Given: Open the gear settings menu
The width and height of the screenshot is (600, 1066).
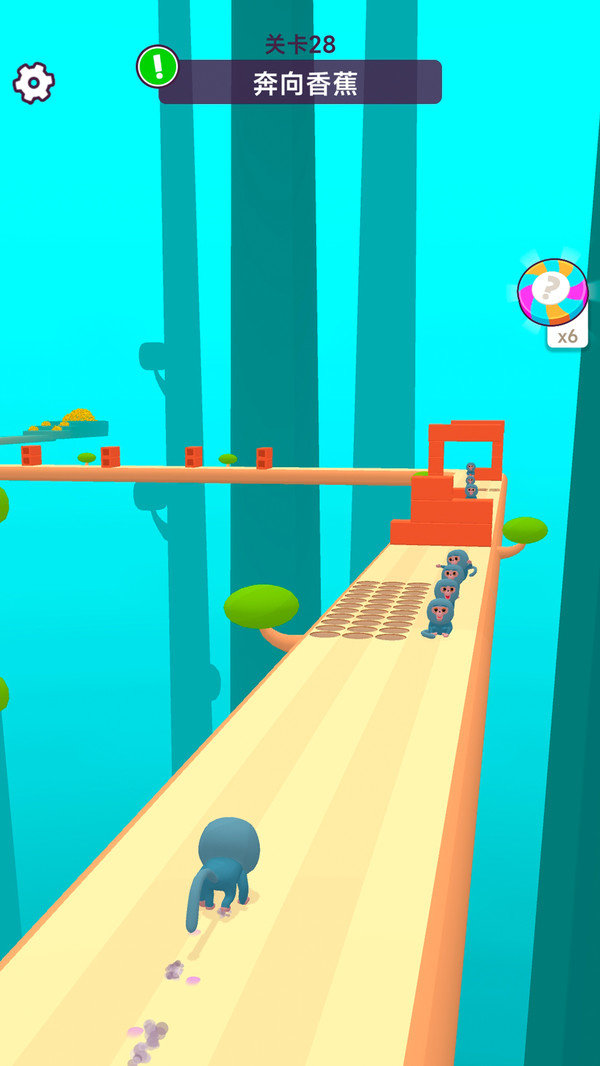Looking at the screenshot, I should 33,82.
